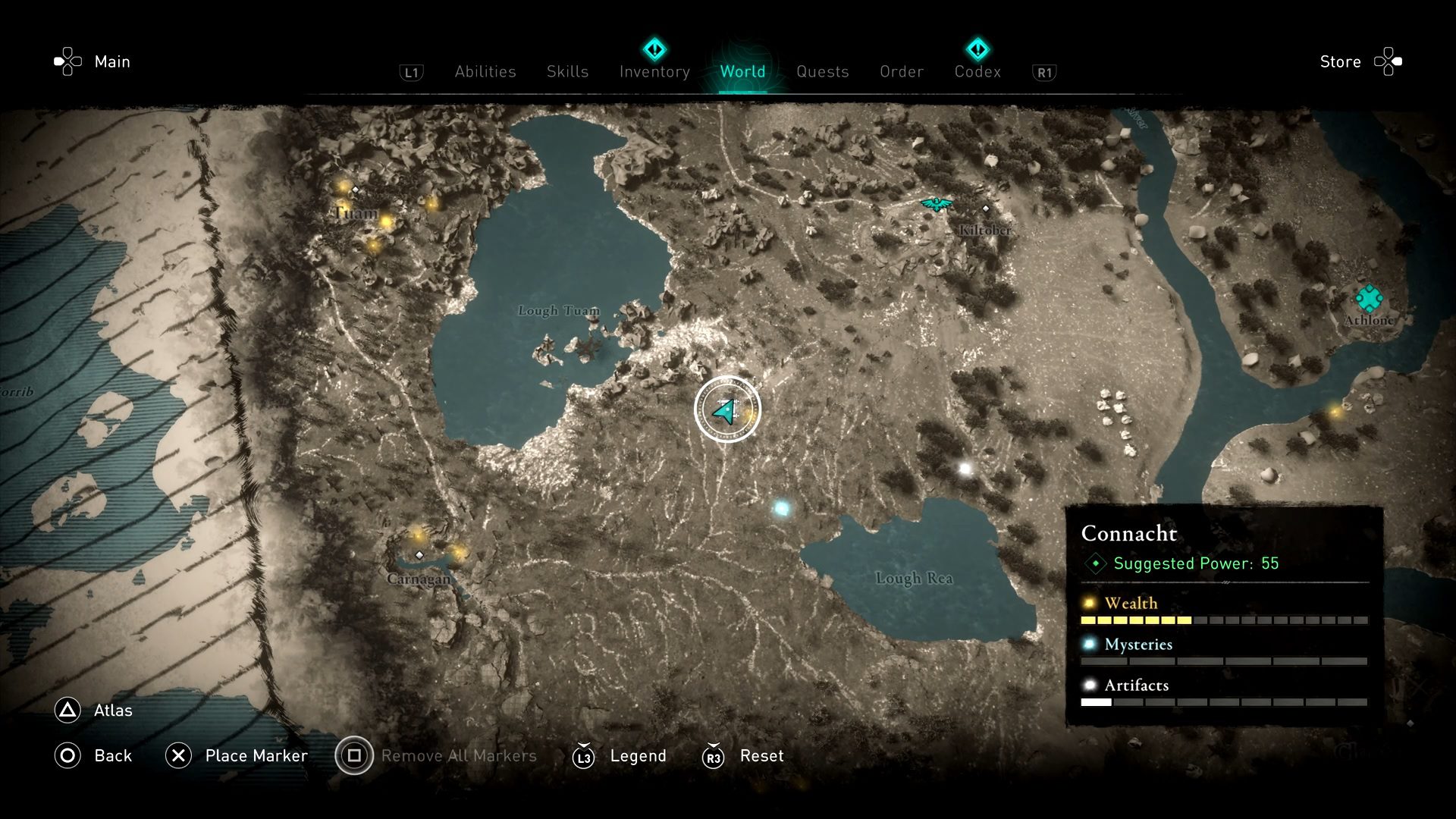Select the blue Mystery icon below the player marker
The image size is (1456, 819).
point(782,509)
